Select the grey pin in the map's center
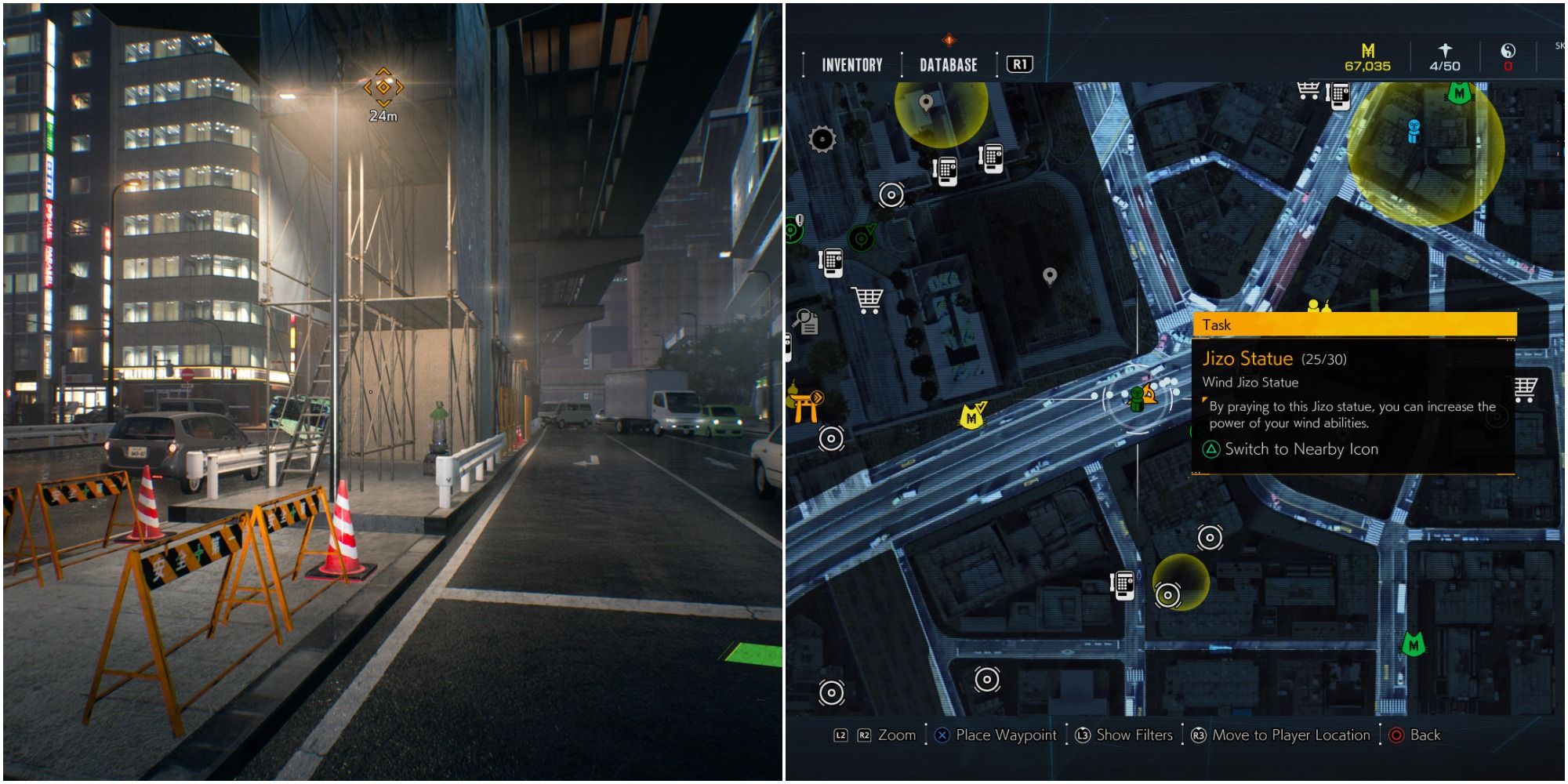Image resolution: width=1568 pixels, height=784 pixels. (x=1050, y=276)
